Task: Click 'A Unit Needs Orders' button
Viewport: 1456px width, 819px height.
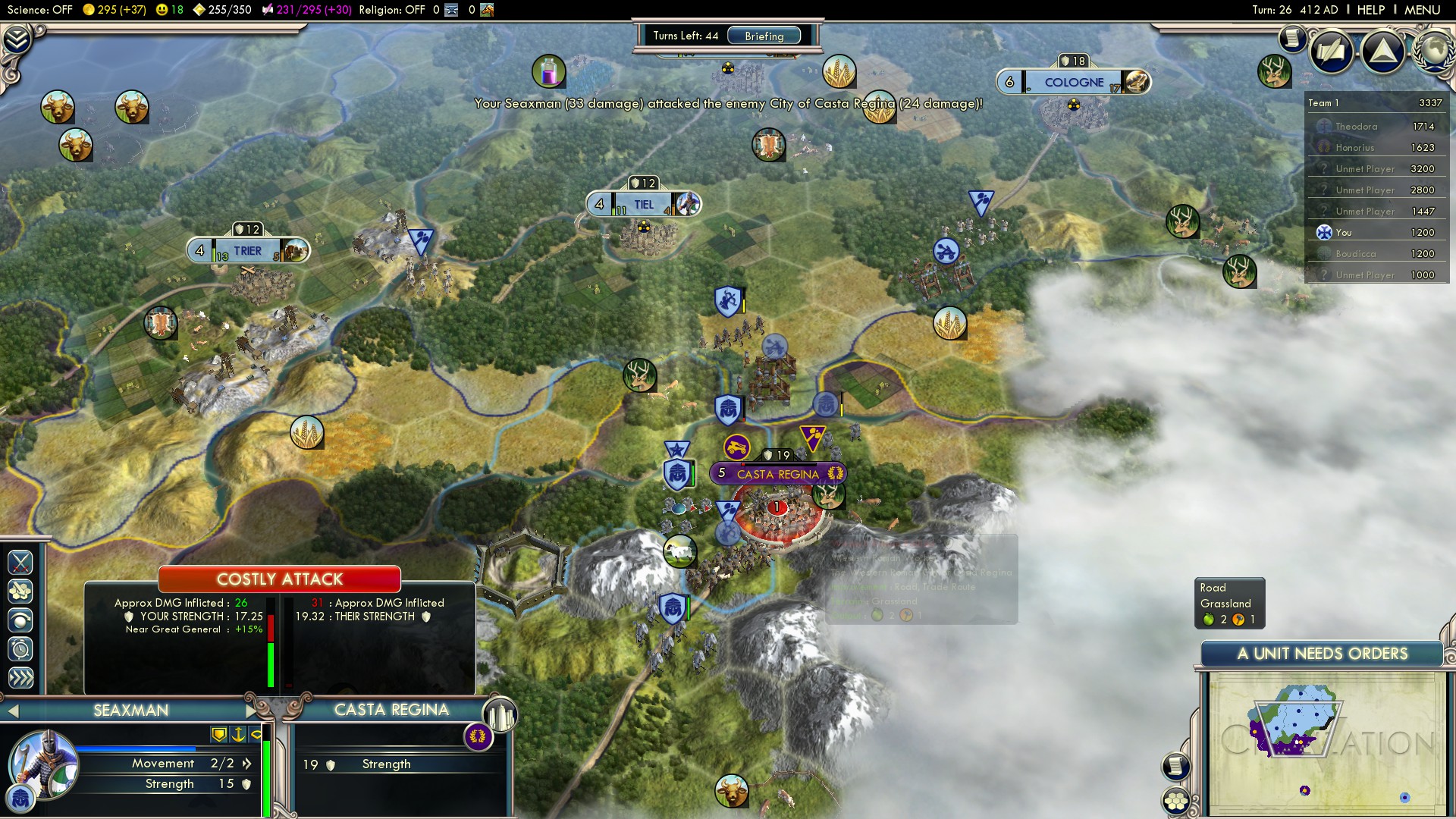Action: pyautogui.click(x=1322, y=654)
